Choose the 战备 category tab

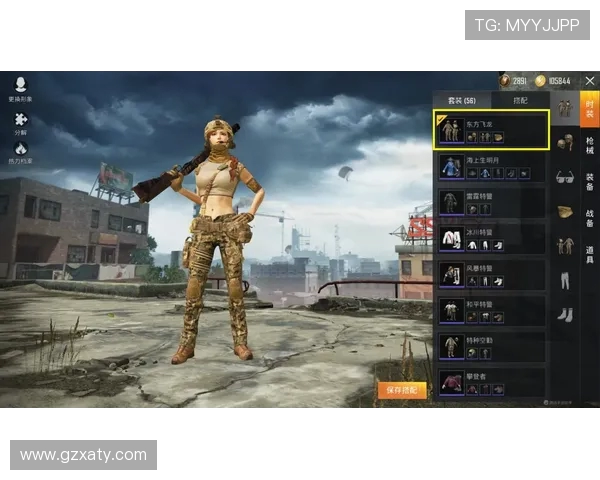click(x=590, y=217)
